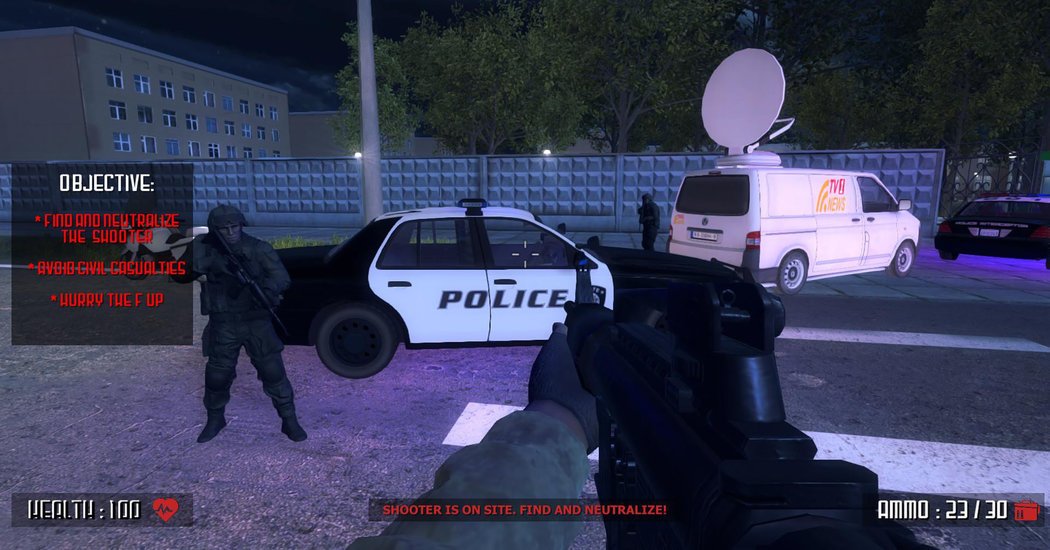Click the red heart health icon

click(x=164, y=510)
